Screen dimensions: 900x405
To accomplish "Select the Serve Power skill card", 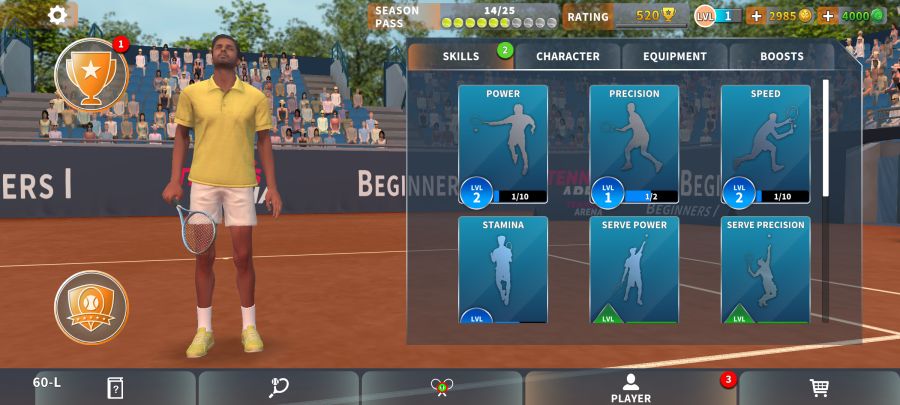I will pos(634,270).
